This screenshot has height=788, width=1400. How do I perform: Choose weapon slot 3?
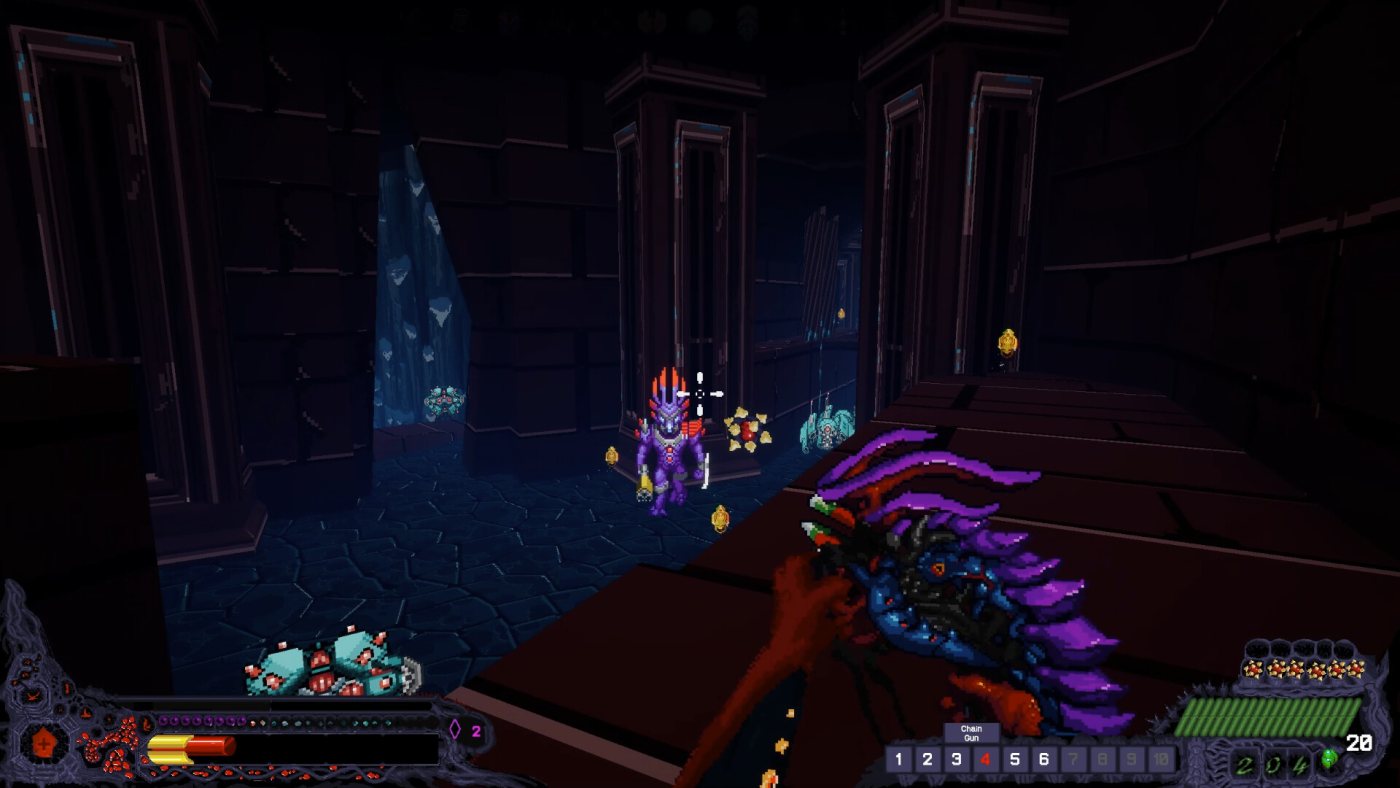956,760
